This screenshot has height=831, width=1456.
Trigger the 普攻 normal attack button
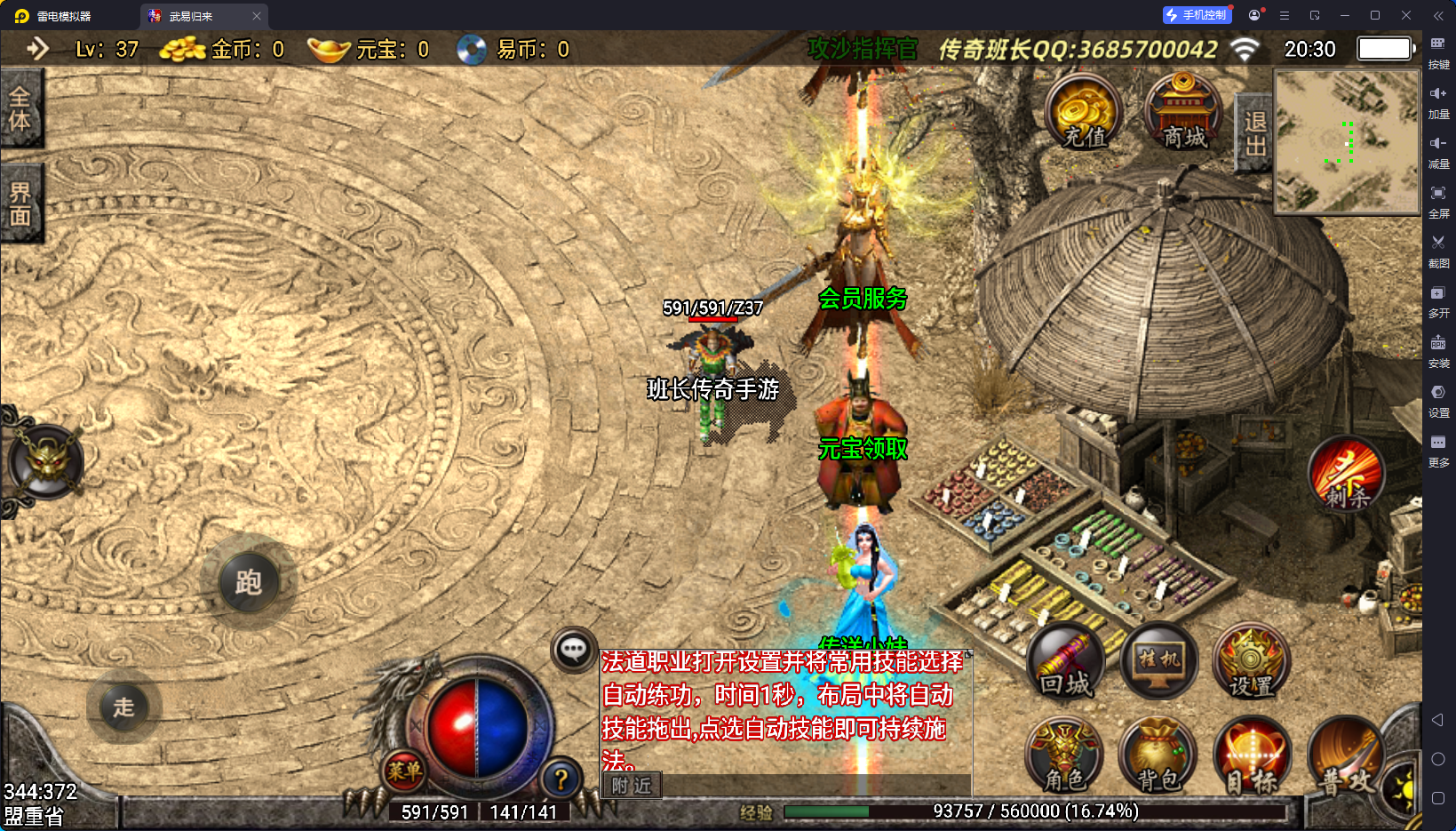click(x=1343, y=757)
